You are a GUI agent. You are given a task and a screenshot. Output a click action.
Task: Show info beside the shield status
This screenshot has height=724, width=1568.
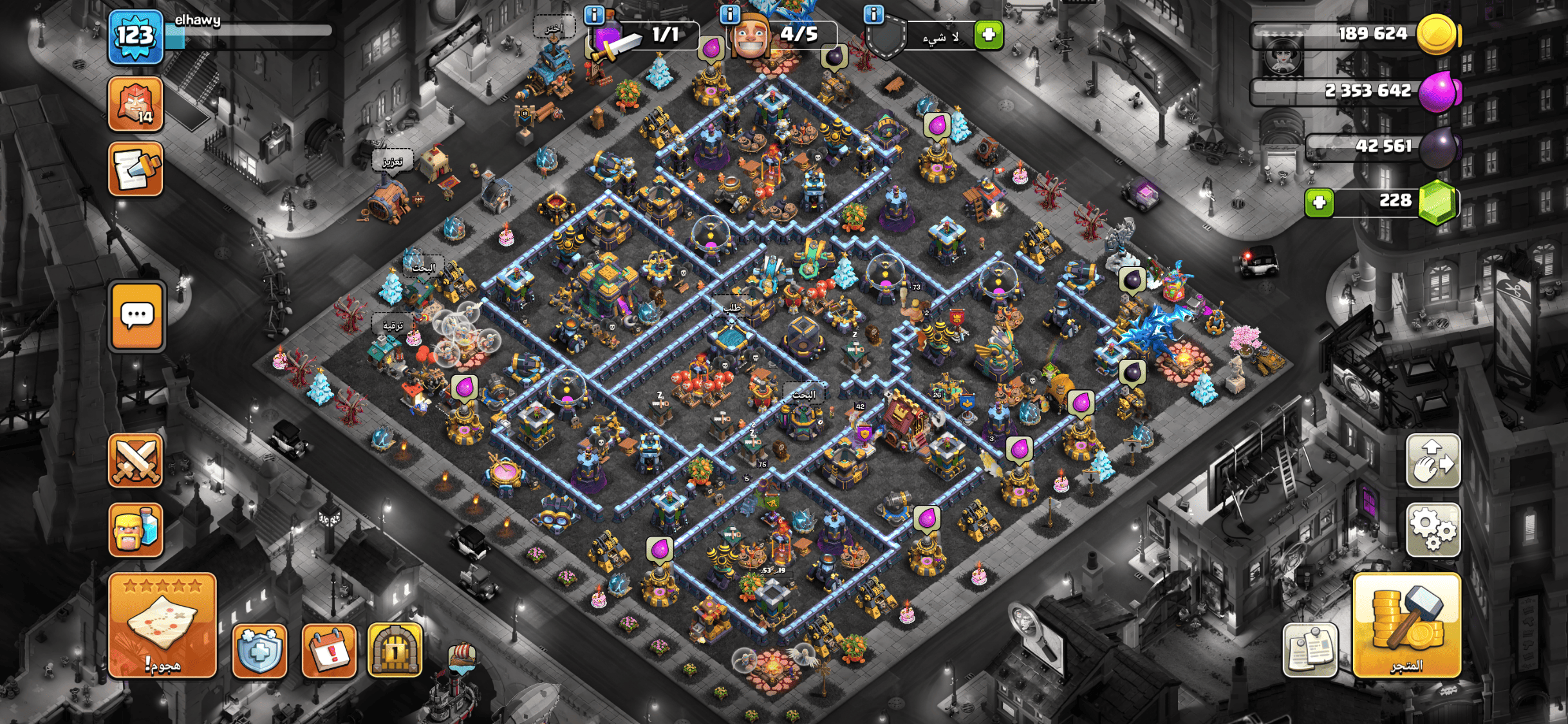873,14
